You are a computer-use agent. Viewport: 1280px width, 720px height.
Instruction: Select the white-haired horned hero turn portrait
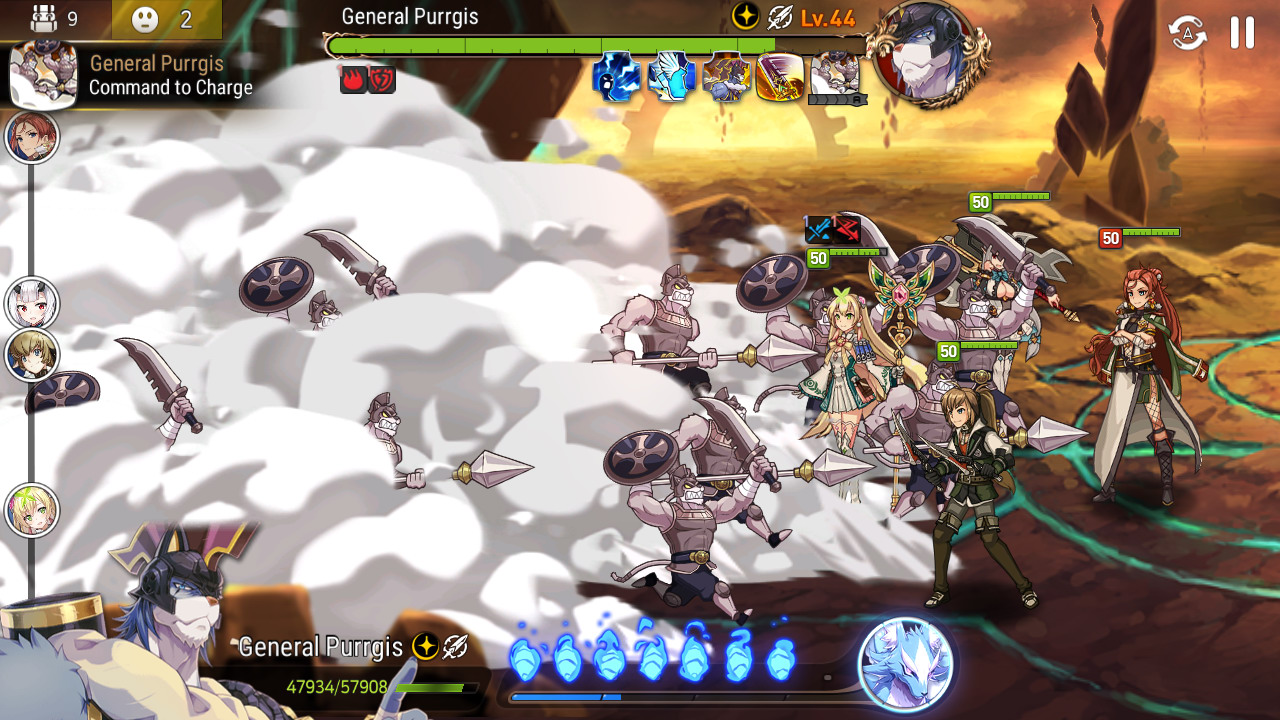coord(32,304)
